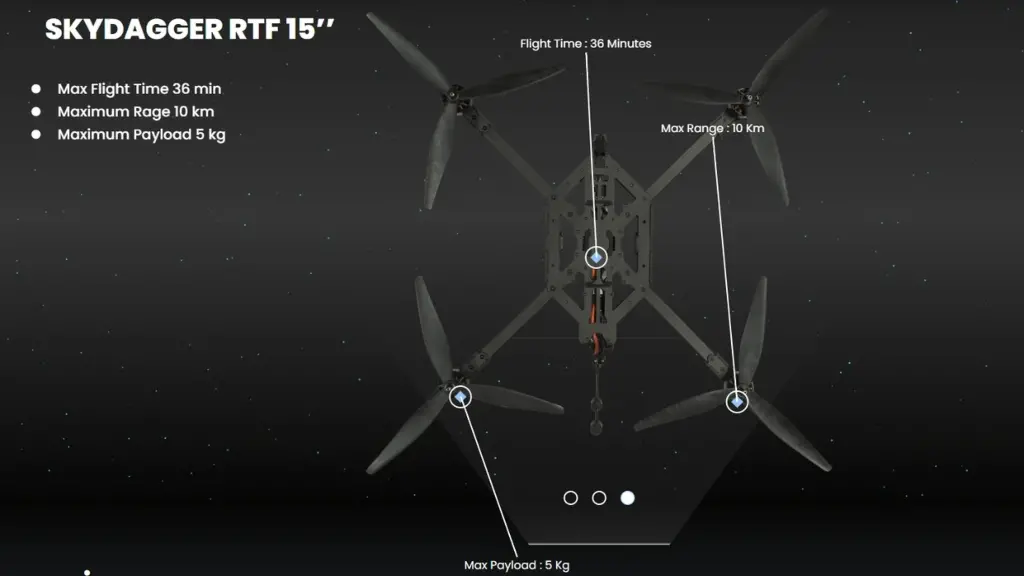Select the filled white slide indicator dot

click(x=627, y=497)
